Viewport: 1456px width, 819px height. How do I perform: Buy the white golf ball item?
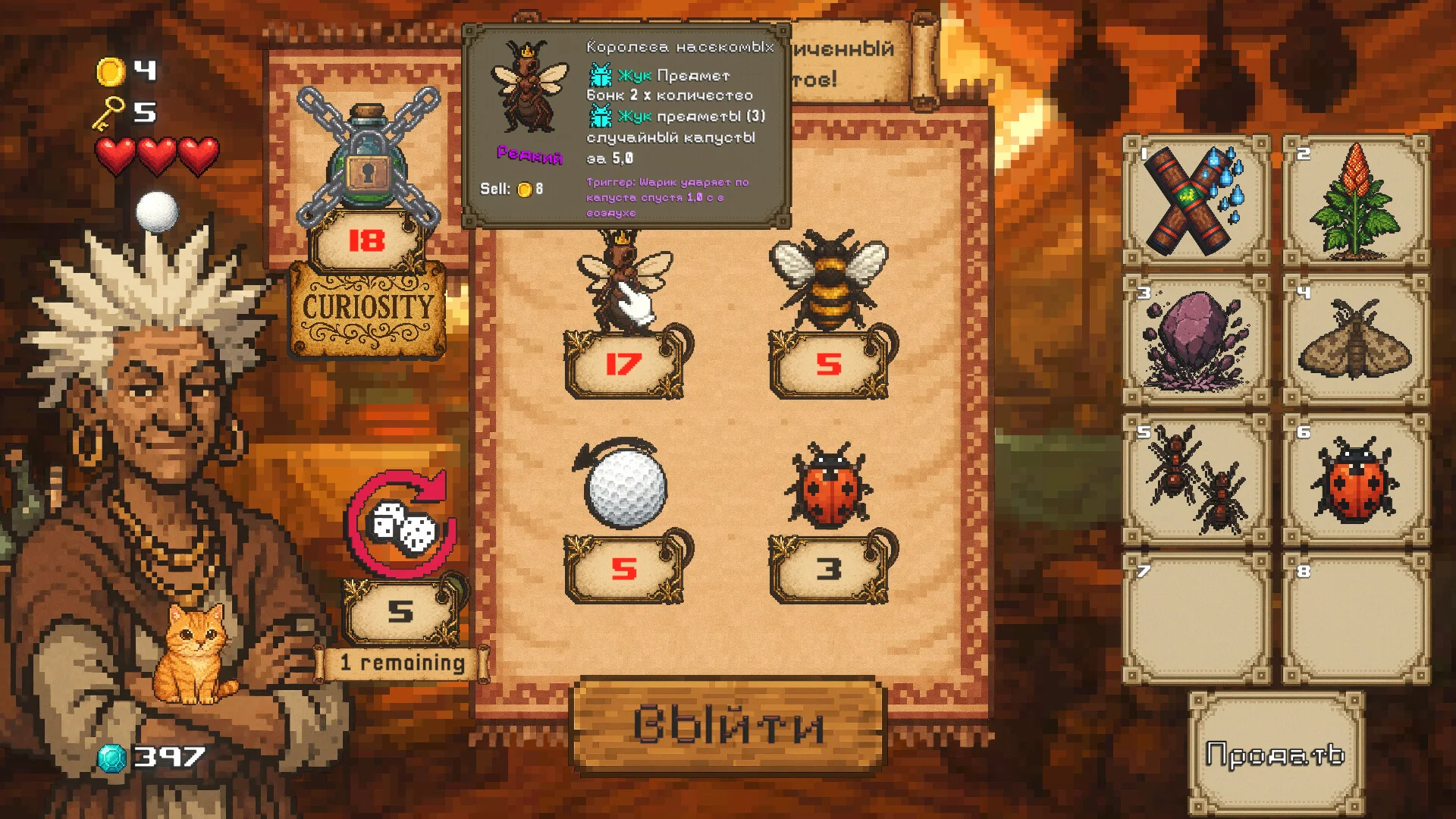[x=625, y=487]
